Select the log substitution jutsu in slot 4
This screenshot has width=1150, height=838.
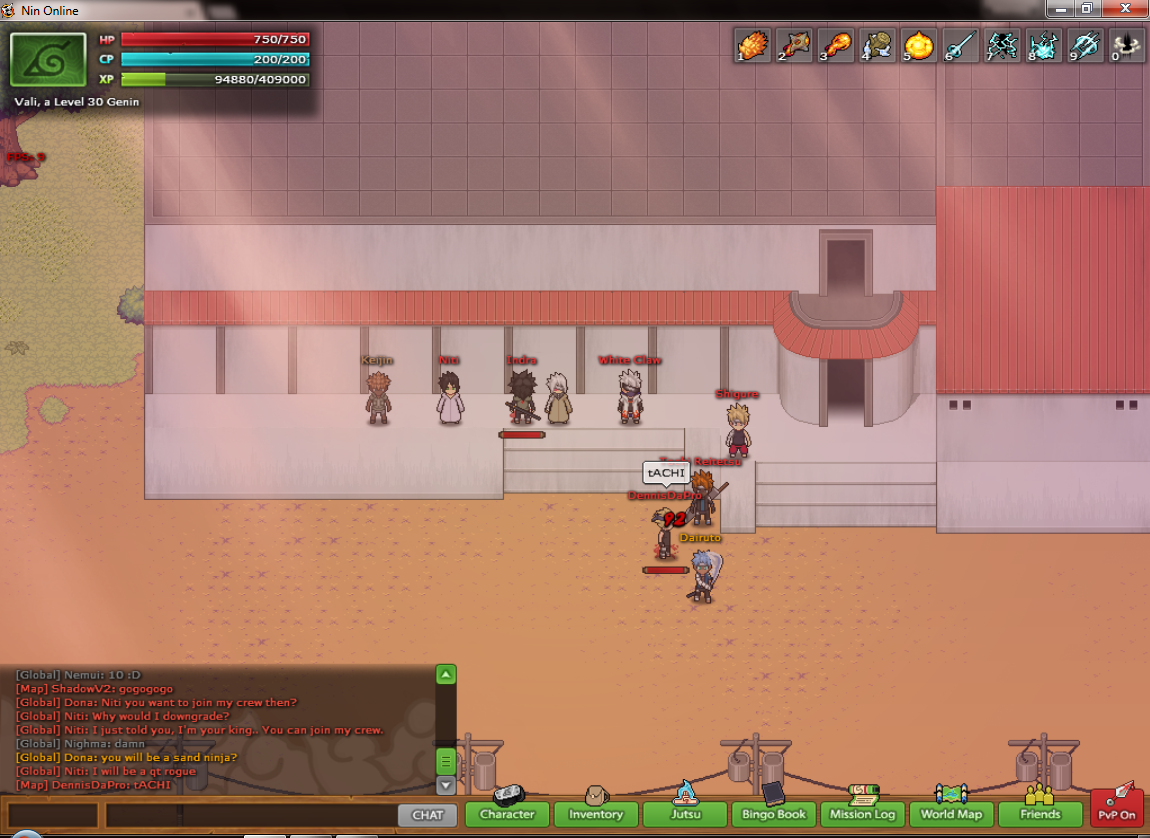[877, 46]
